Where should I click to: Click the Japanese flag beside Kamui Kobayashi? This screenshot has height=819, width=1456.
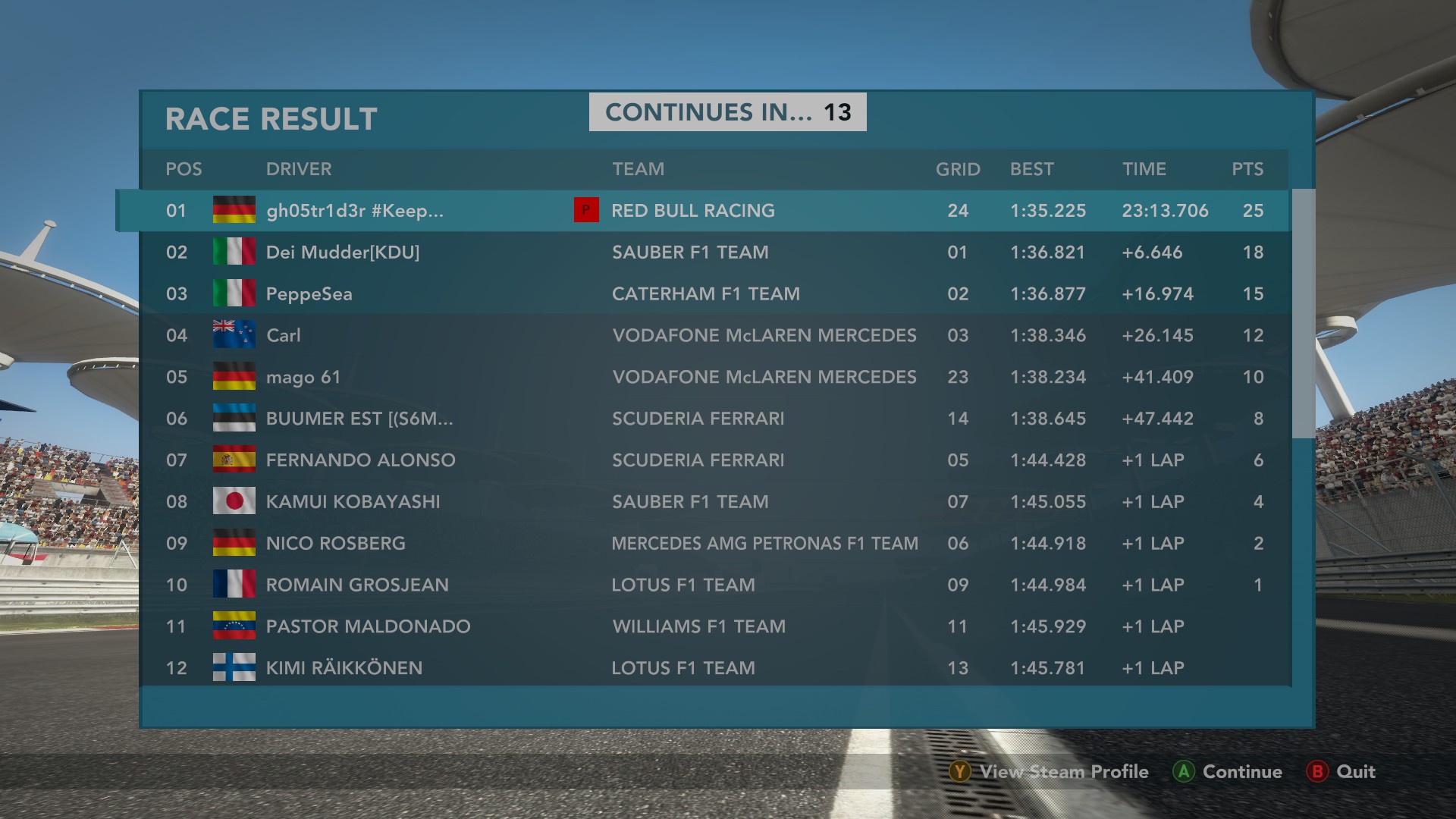(x=234, y=501)
